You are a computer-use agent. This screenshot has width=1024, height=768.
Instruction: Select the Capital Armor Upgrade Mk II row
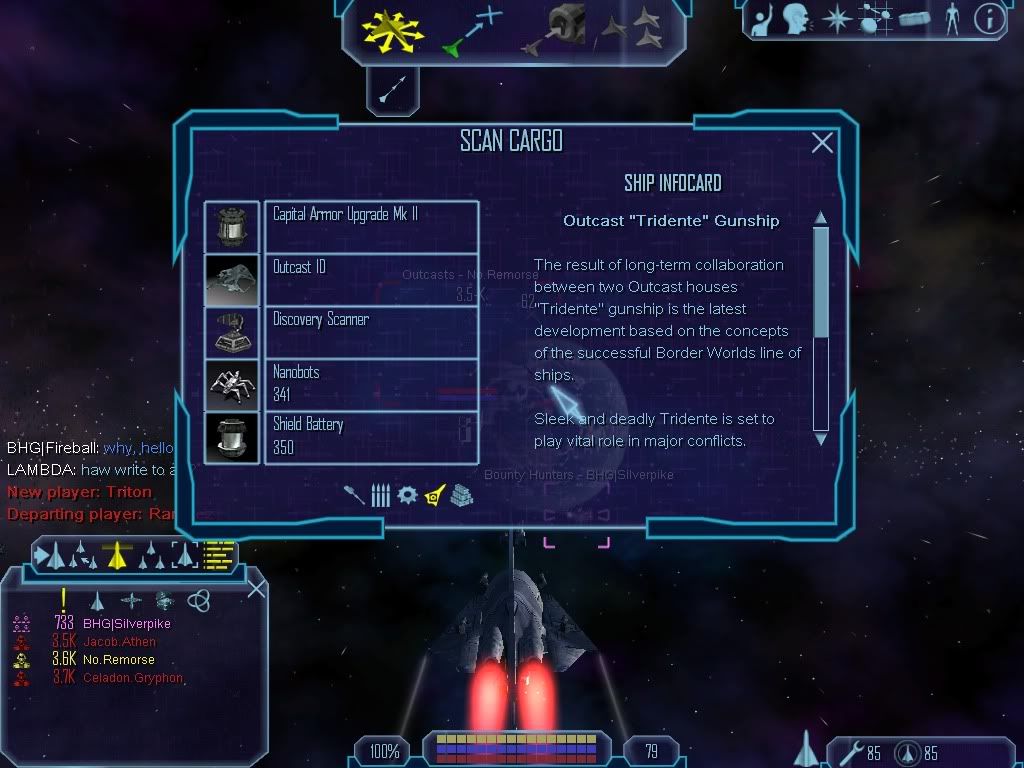point(370,226)
